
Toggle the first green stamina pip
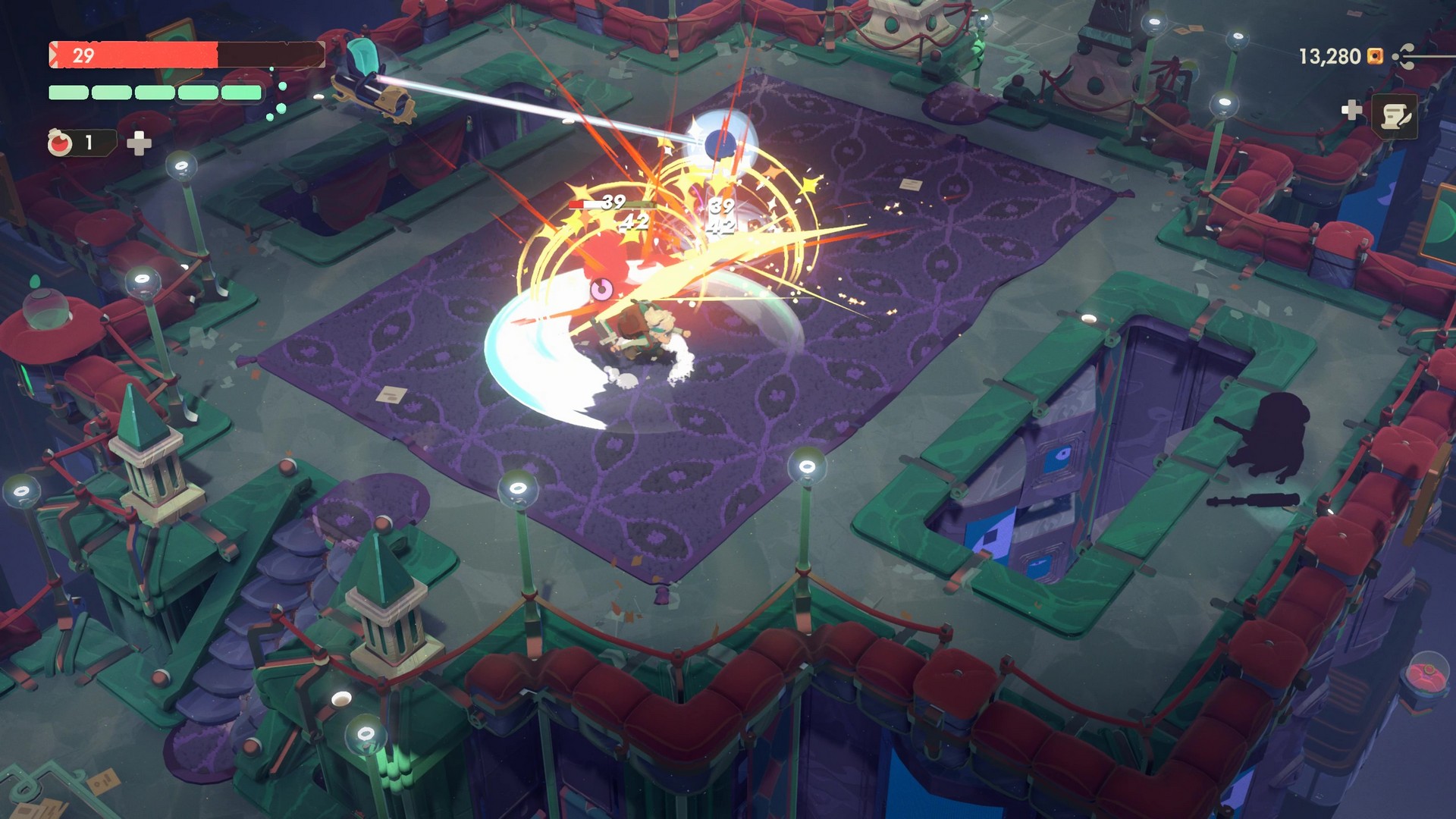(x=68, y=93)
